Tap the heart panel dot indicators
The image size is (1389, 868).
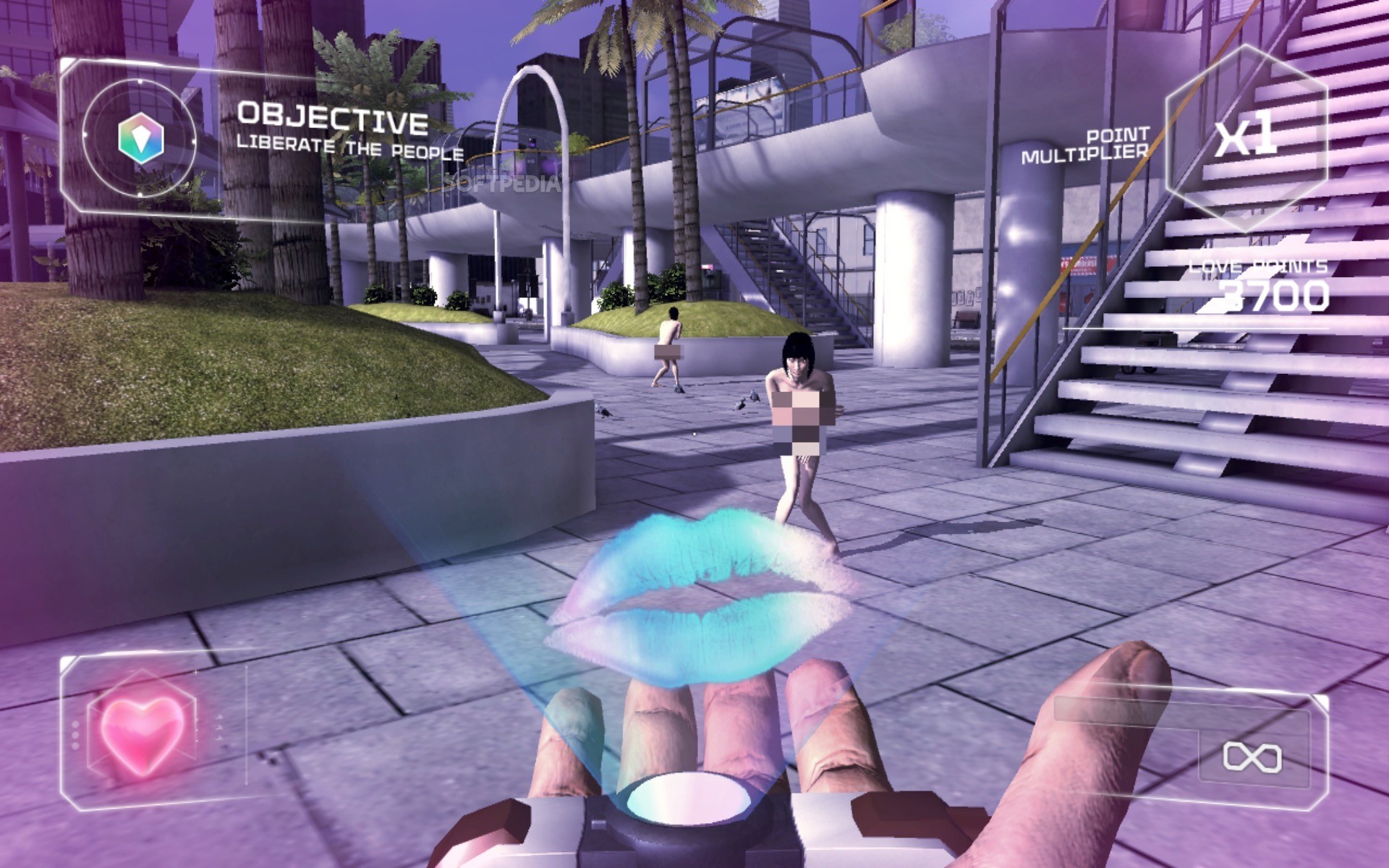tap(74, 735)
